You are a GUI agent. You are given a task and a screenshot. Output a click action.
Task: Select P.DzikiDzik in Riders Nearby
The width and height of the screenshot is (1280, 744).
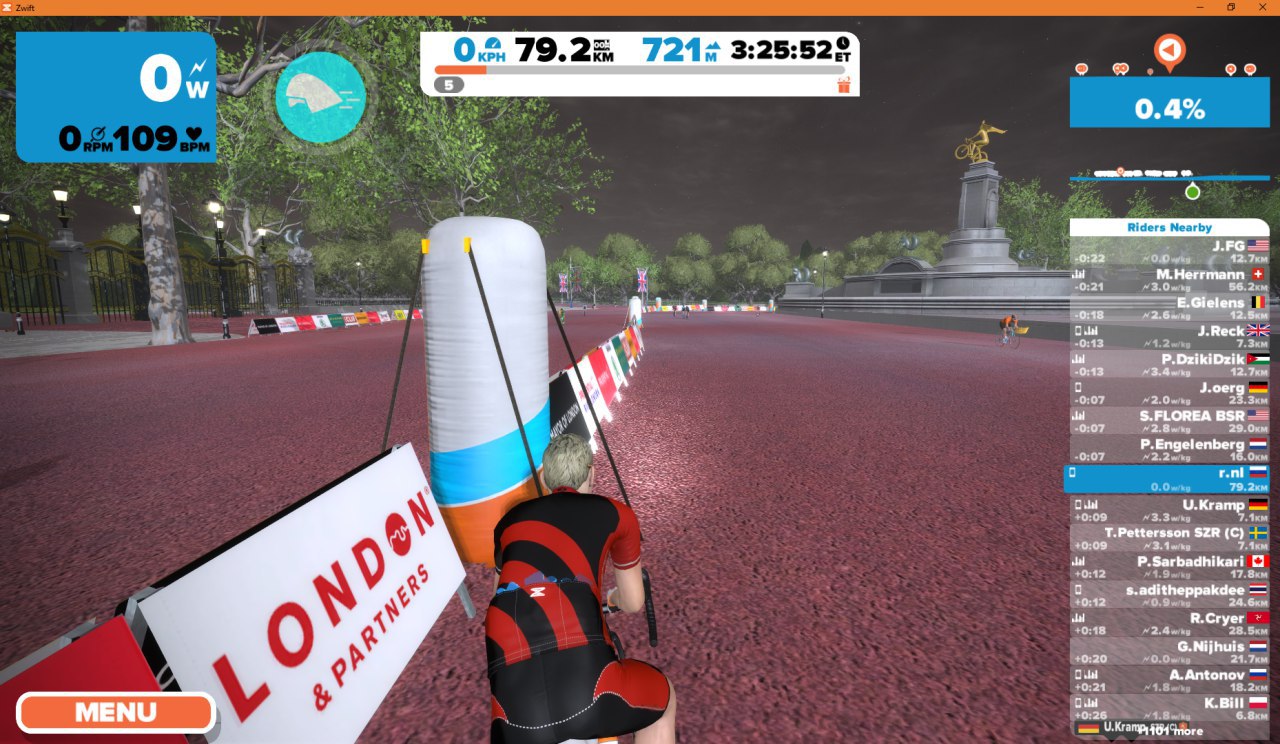(1169, 365)
